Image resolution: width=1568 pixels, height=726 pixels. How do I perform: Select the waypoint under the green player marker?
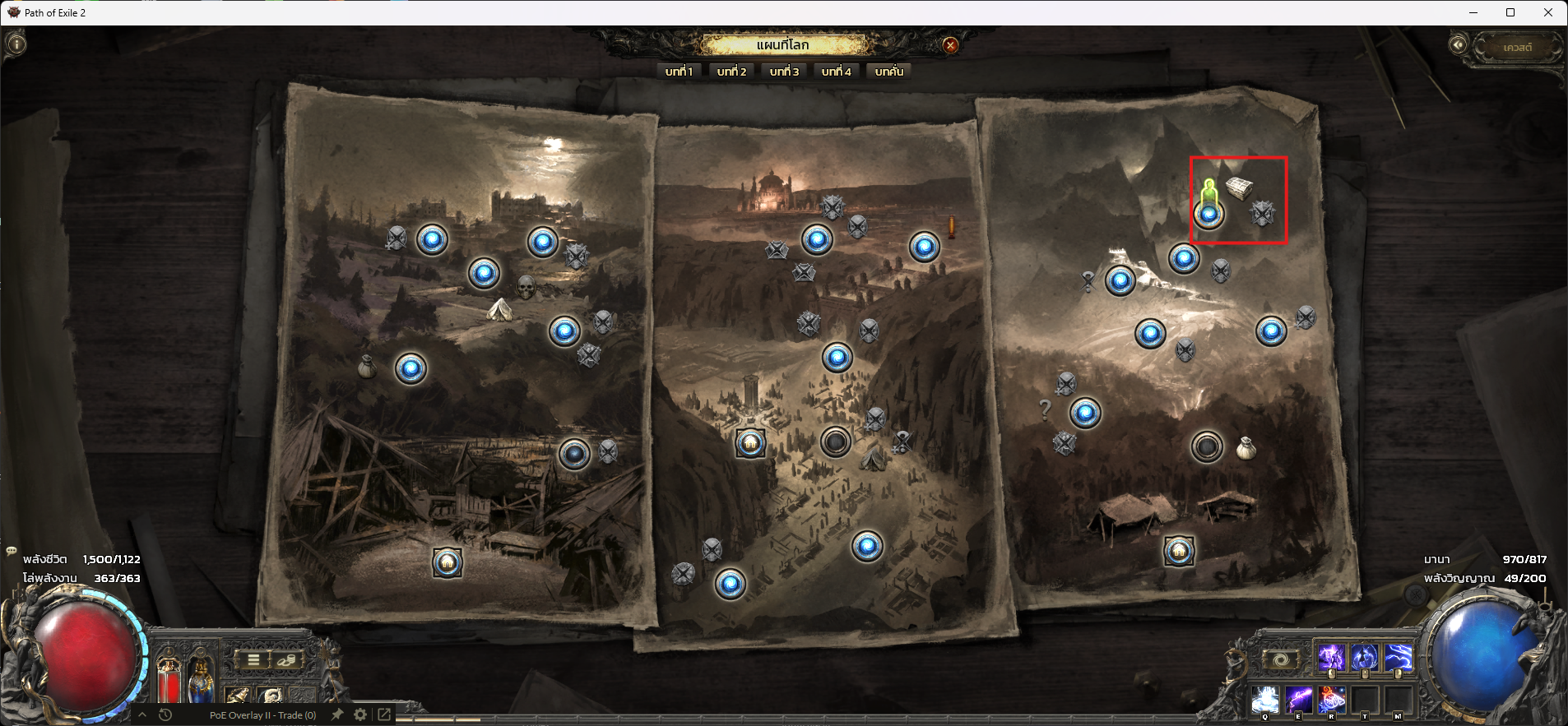point(1208,215)
